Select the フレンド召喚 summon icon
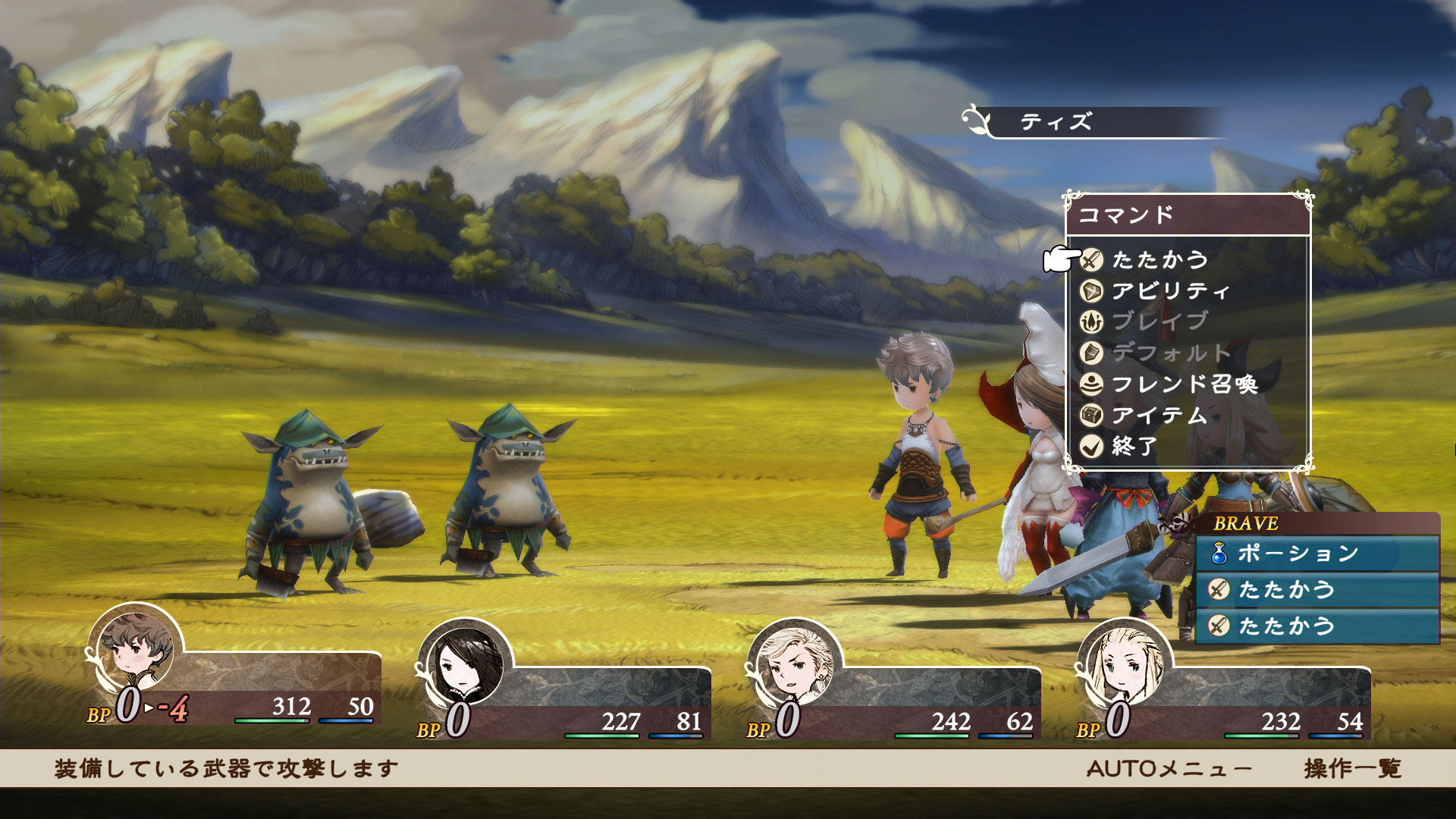This screenshot has width=1456, height=819. click(1093, 384)
